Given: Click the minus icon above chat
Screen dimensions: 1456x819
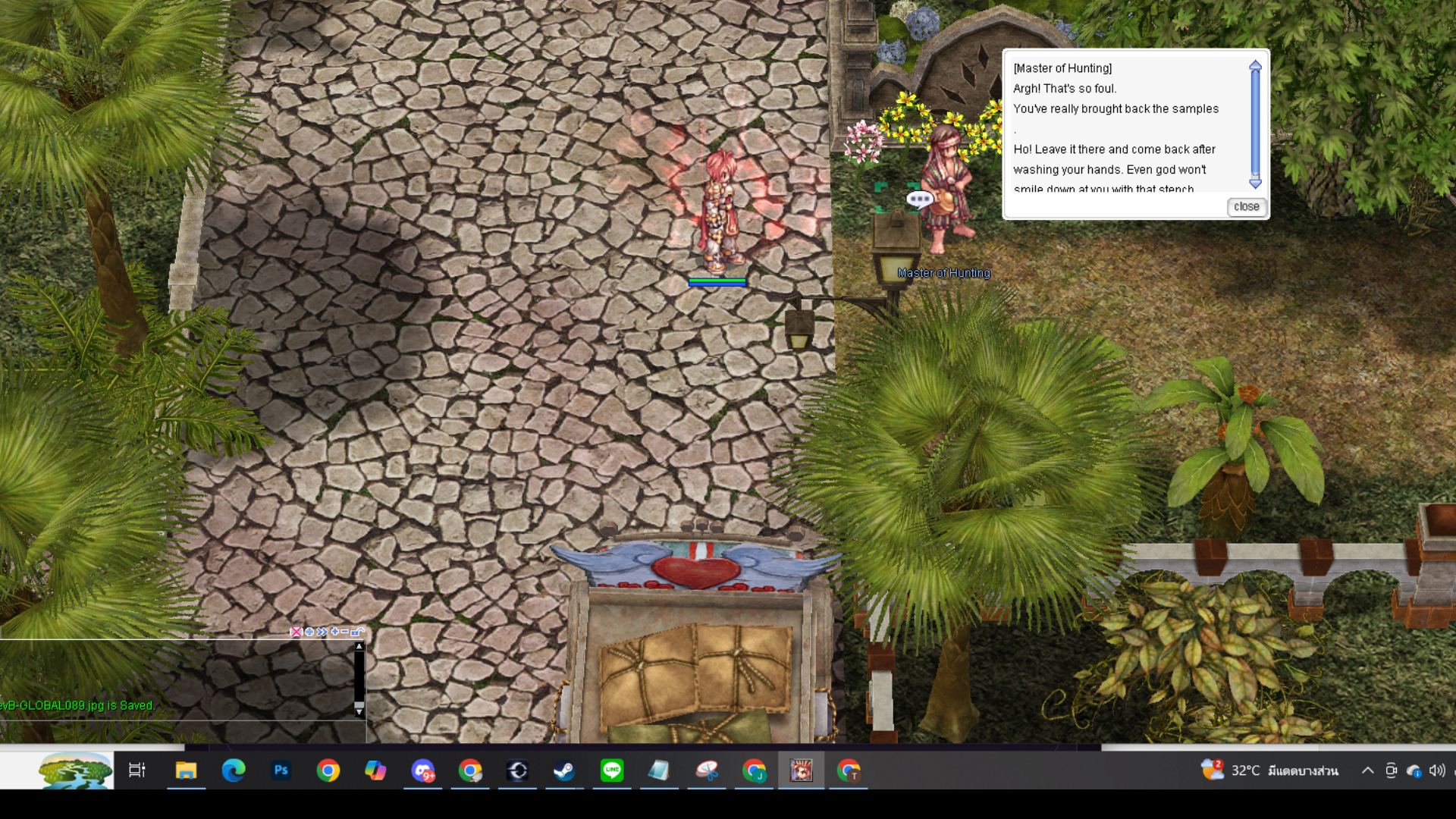Looking at the screenshot, I should [x=345, y=632].
